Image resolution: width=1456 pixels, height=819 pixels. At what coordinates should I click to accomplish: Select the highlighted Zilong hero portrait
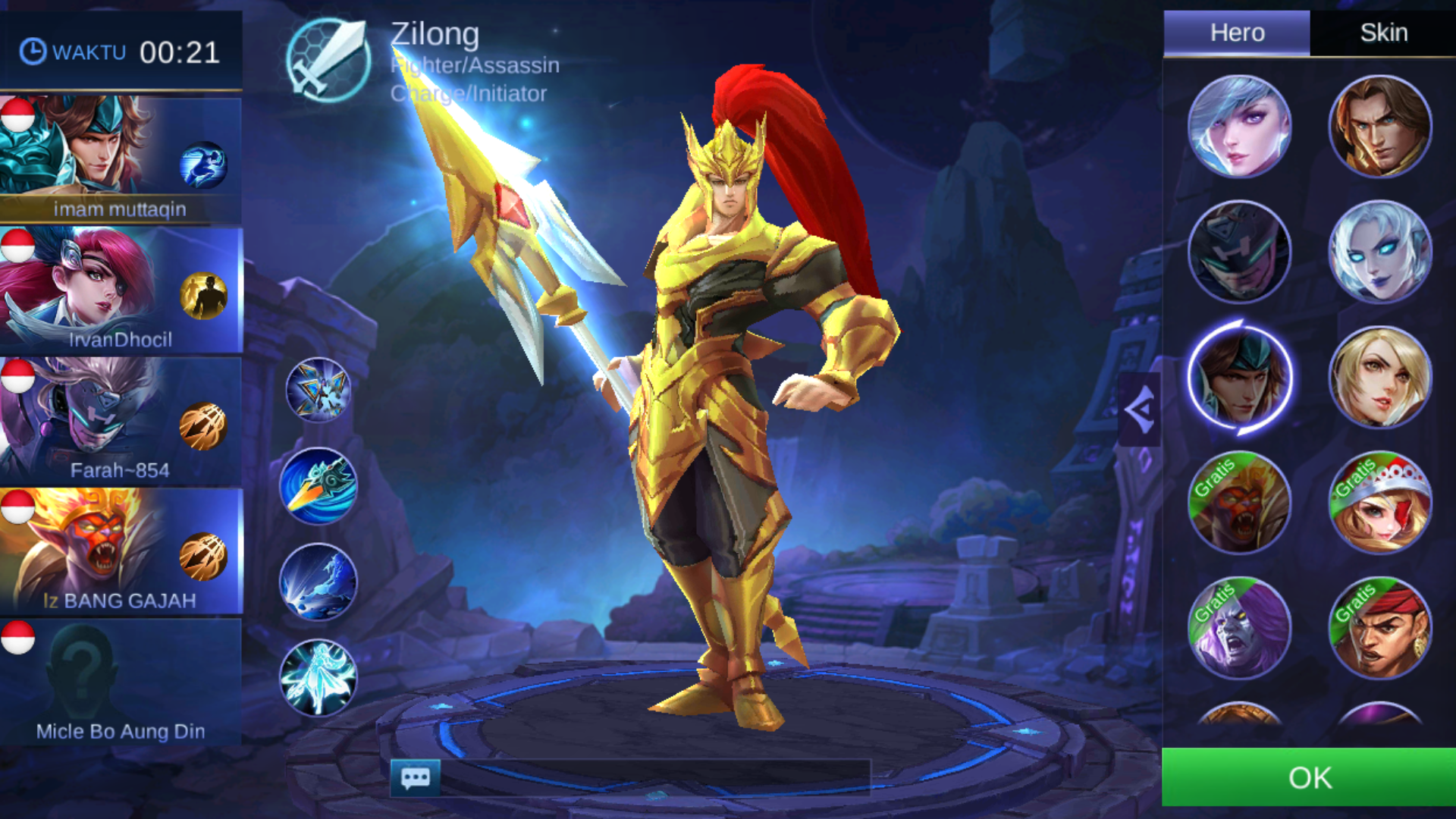[1239, 378]
